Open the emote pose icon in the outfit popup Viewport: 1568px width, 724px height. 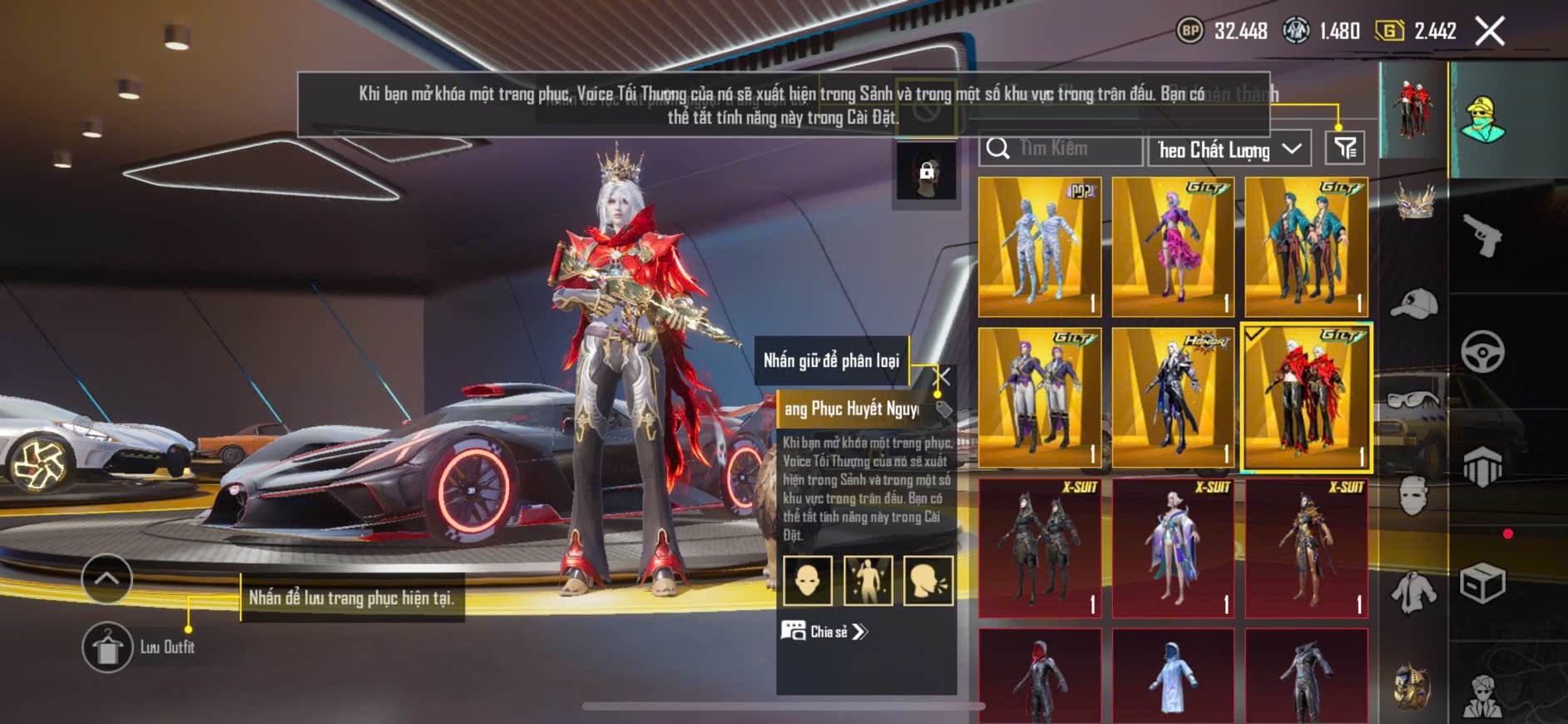pyautogui.click(x=868, y=580)
